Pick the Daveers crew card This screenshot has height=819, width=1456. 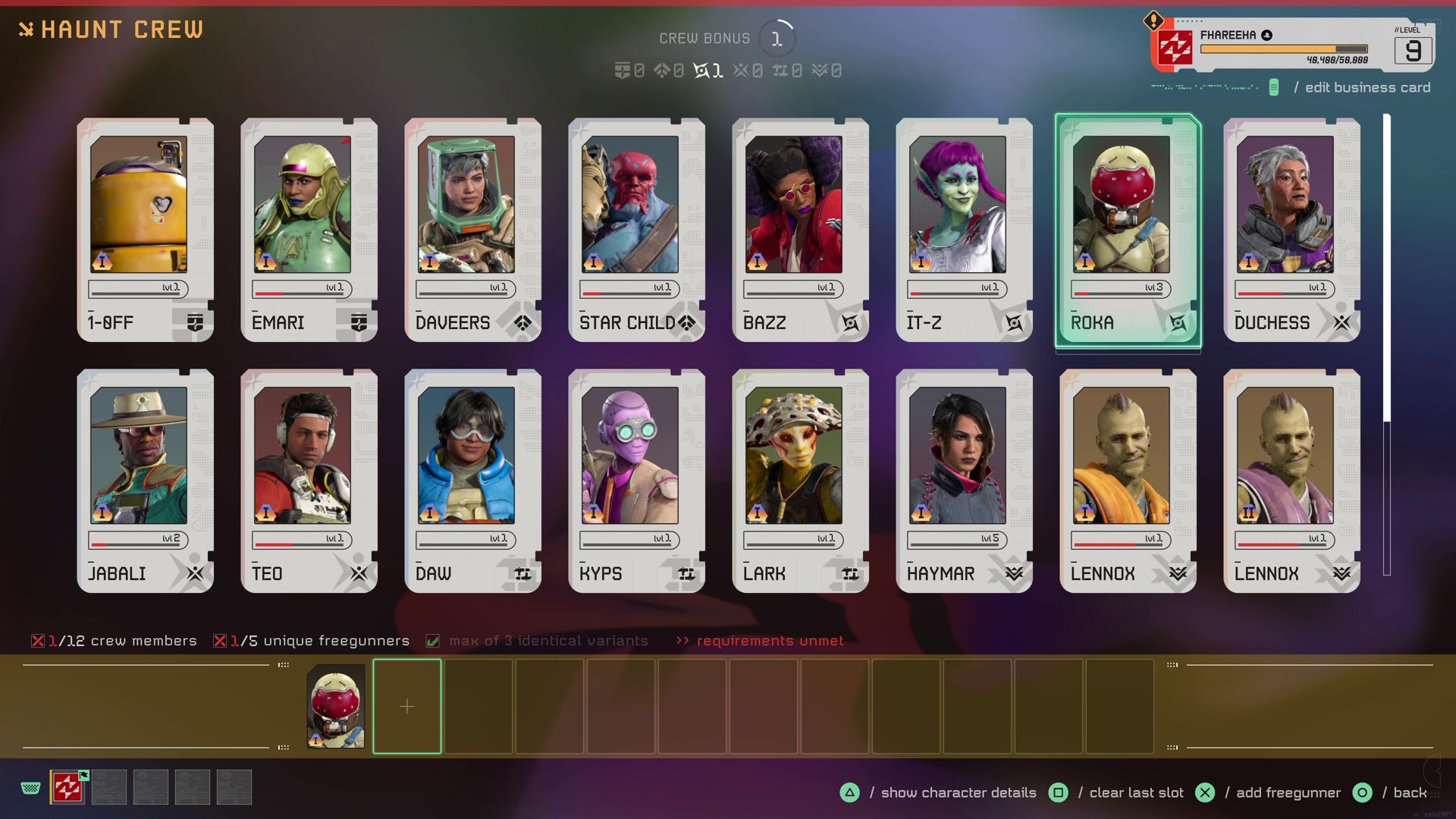tap(472, 230)
